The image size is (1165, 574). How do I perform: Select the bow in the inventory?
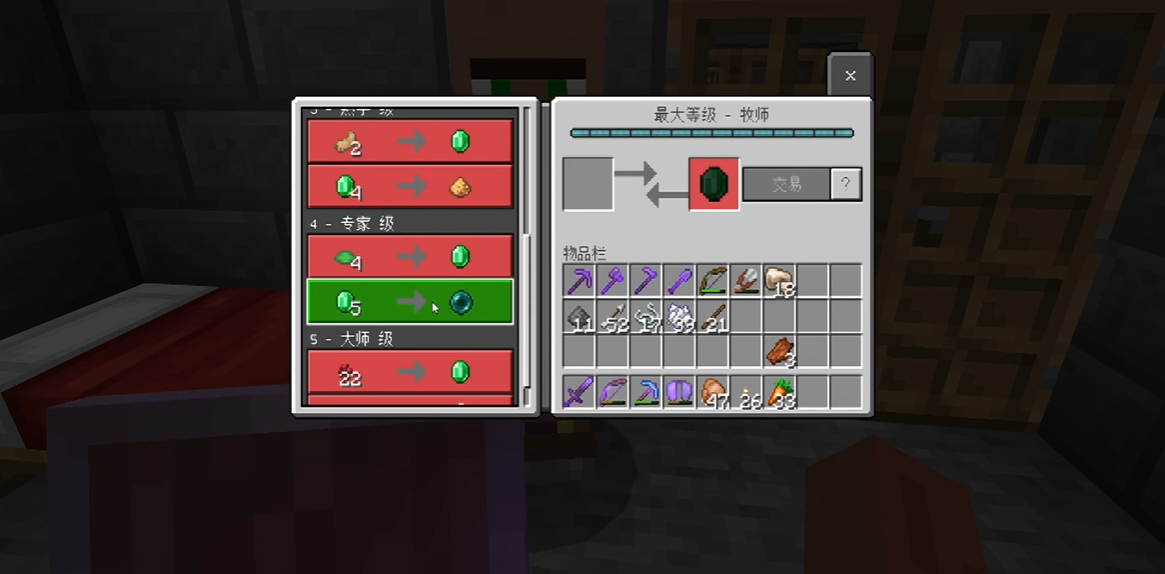[712, 281]
